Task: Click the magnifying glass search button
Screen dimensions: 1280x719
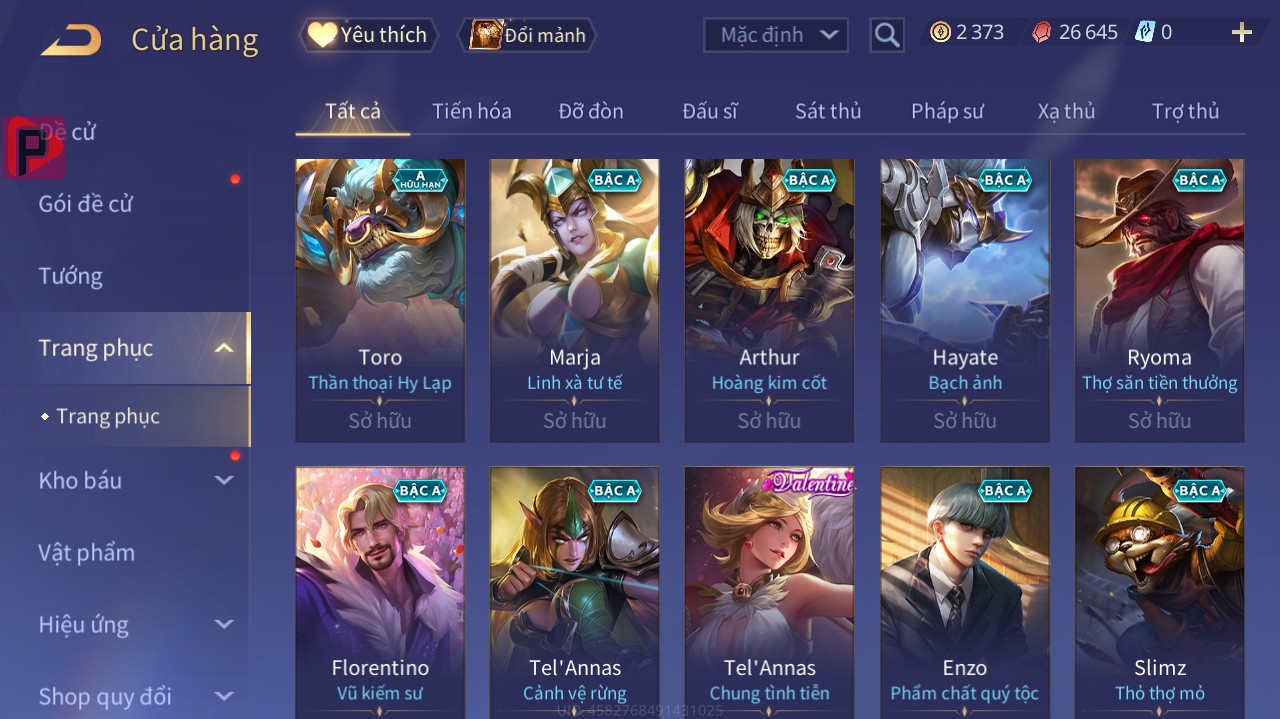Action: (x=886, y=35)
